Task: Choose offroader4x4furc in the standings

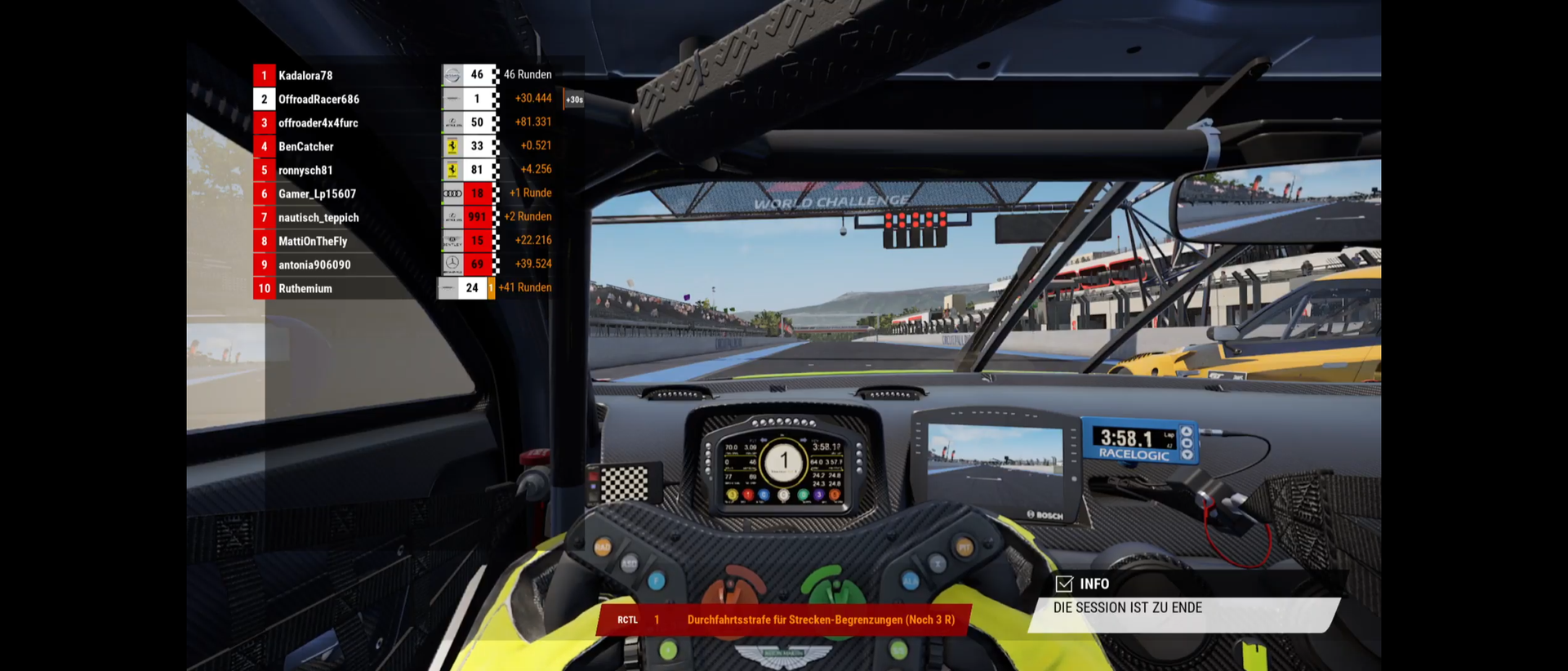Action: tap(318, 123)
